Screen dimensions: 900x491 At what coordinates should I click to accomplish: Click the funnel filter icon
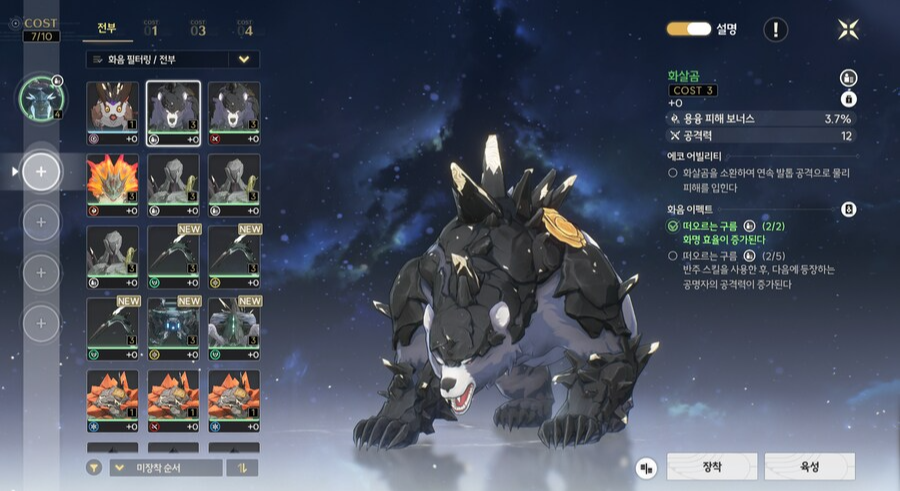[94, 467]
